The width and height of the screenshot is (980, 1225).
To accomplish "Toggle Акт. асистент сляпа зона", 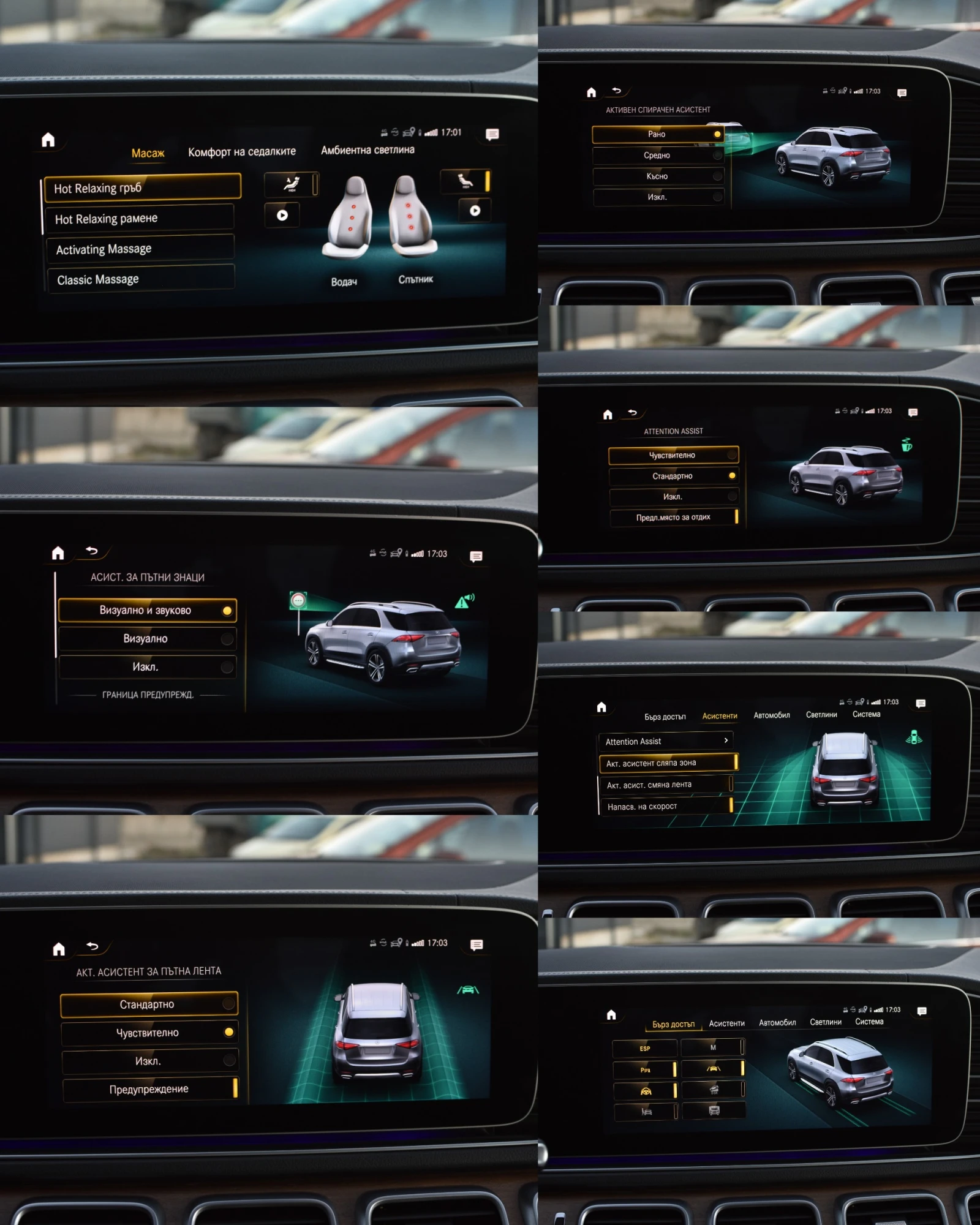I will (x=667, y=763).
